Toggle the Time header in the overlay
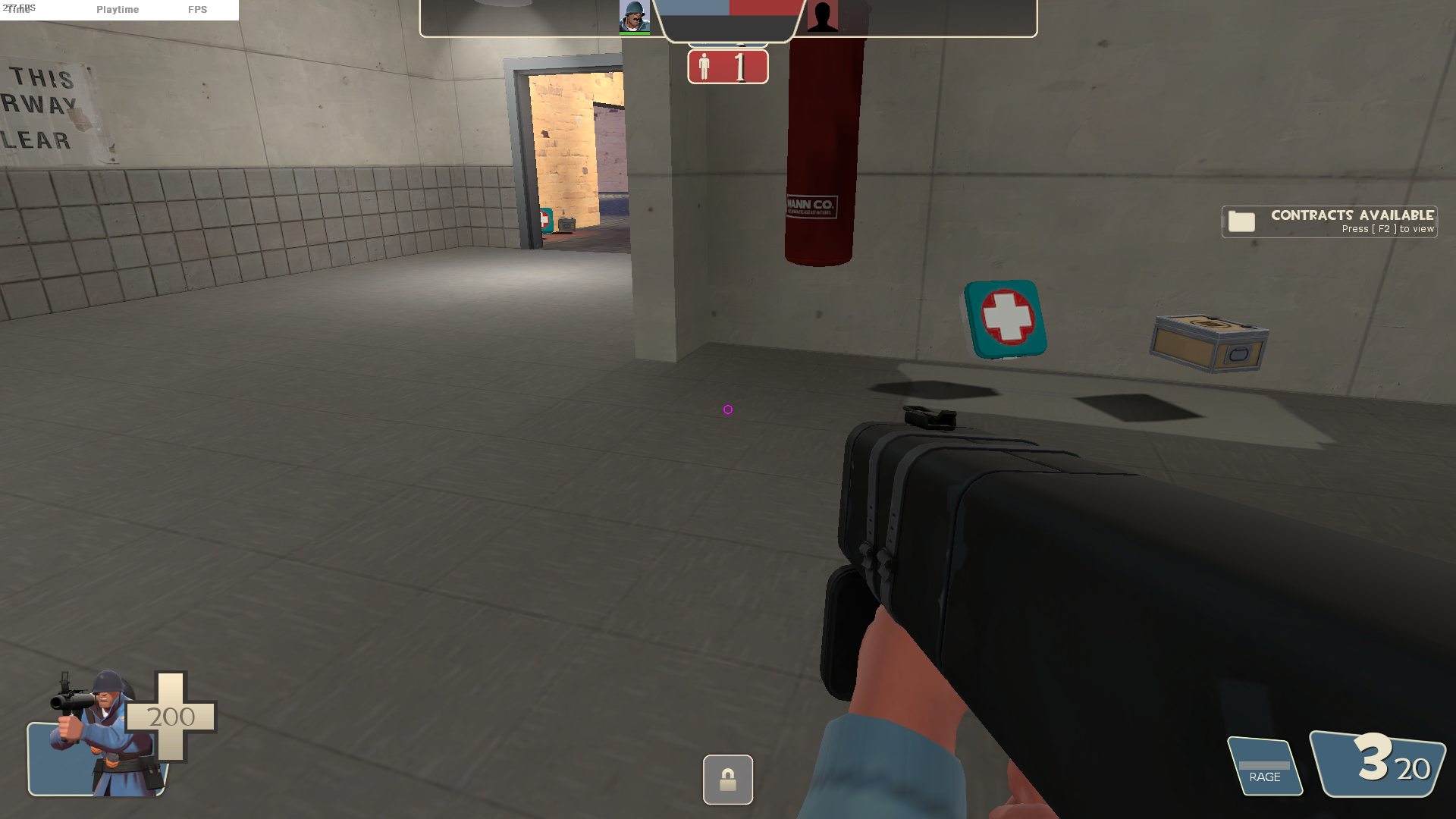The image size is (1456, 819). 17,10
